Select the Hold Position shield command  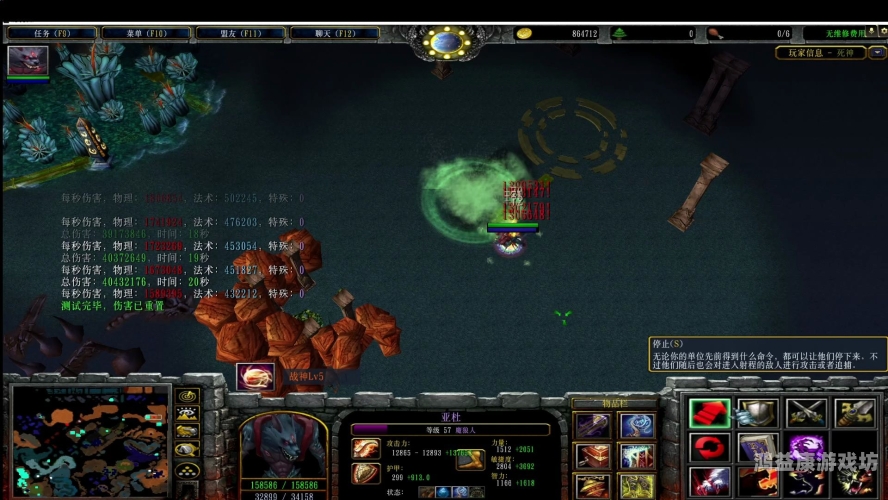pos(757,413)
